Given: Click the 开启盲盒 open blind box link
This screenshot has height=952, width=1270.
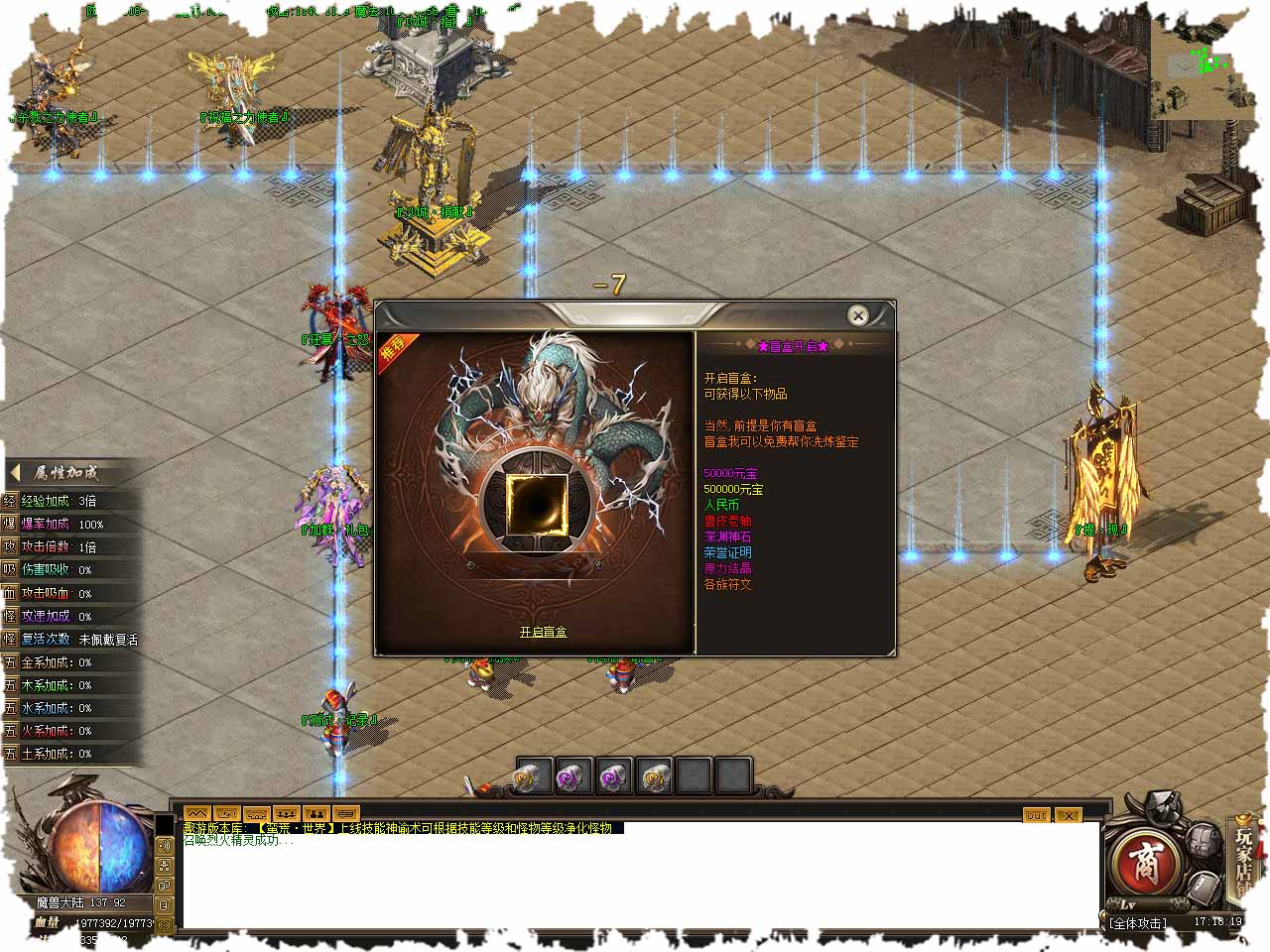Looking at the screenshot, I should [x=543, y=632].
